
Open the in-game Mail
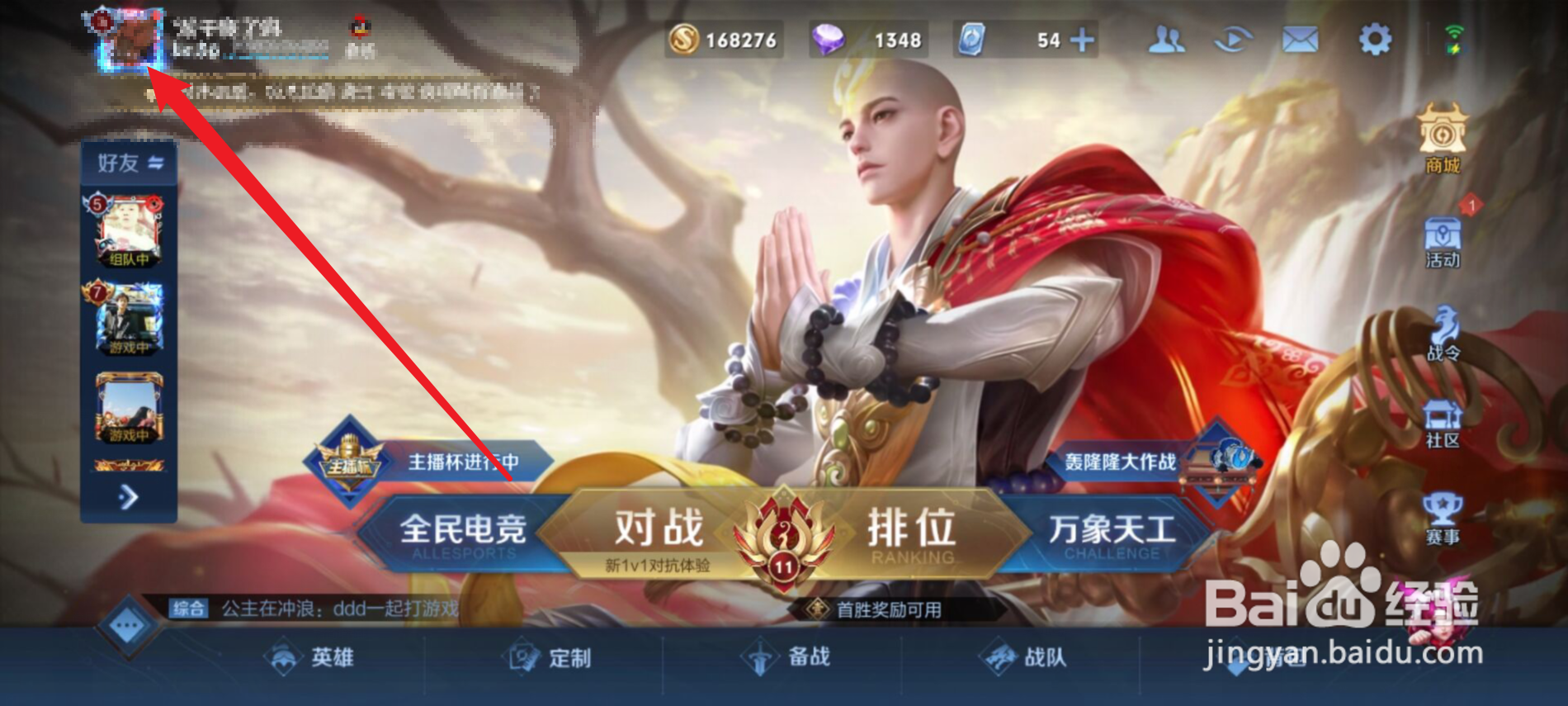point(1301,40)
